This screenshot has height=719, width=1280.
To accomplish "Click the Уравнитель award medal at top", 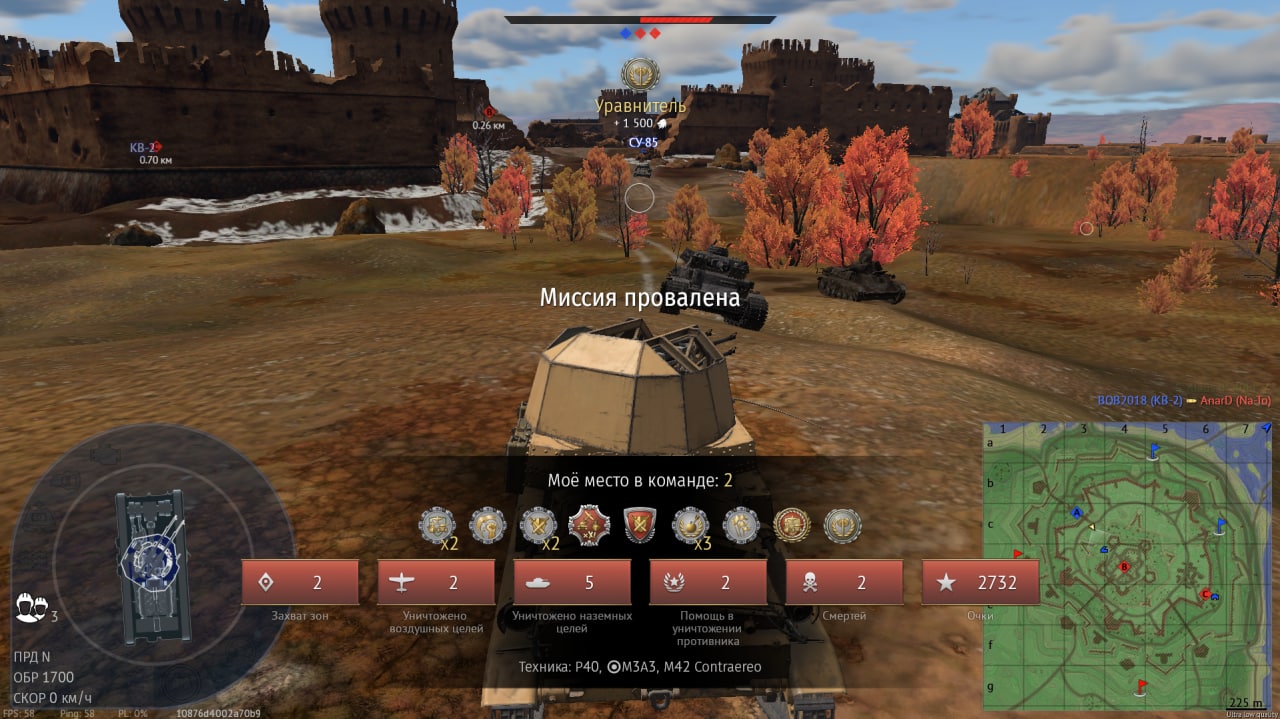I will 640,75.
